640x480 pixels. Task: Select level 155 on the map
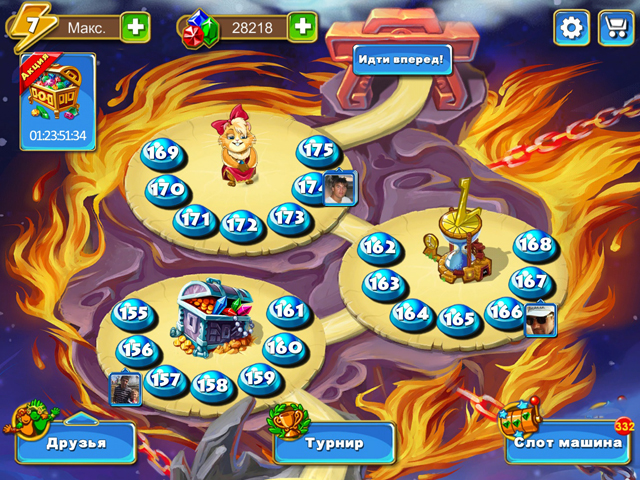point(131,313)
